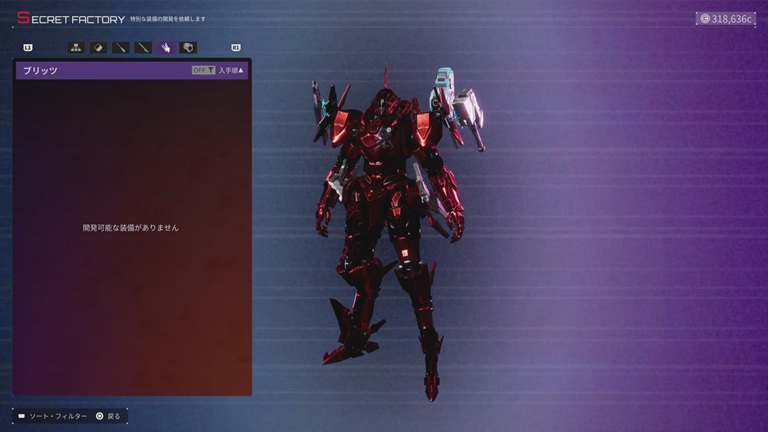Image resolution: width=768 pixels, height=432 pixels.
Task: Switch to the eraser-shaped category tab
Action: [99, 47]
